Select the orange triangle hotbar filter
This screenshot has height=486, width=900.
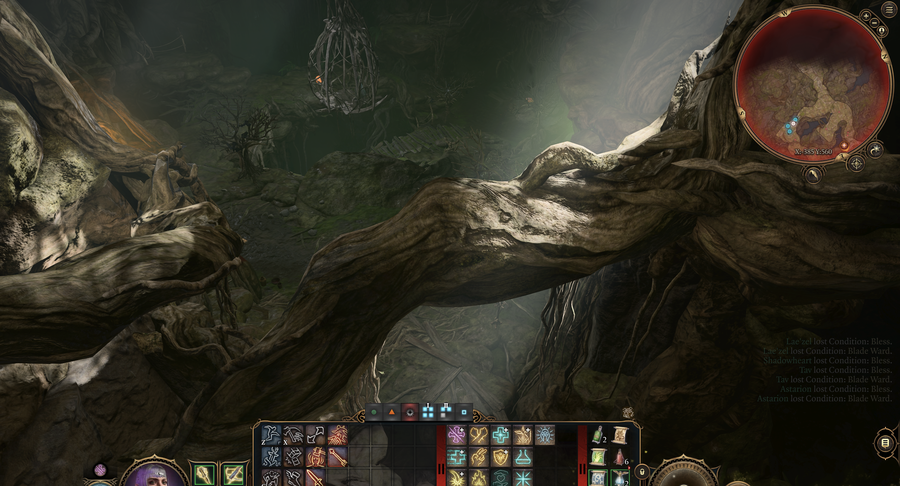pyautogui.click(x=391, y=411)
